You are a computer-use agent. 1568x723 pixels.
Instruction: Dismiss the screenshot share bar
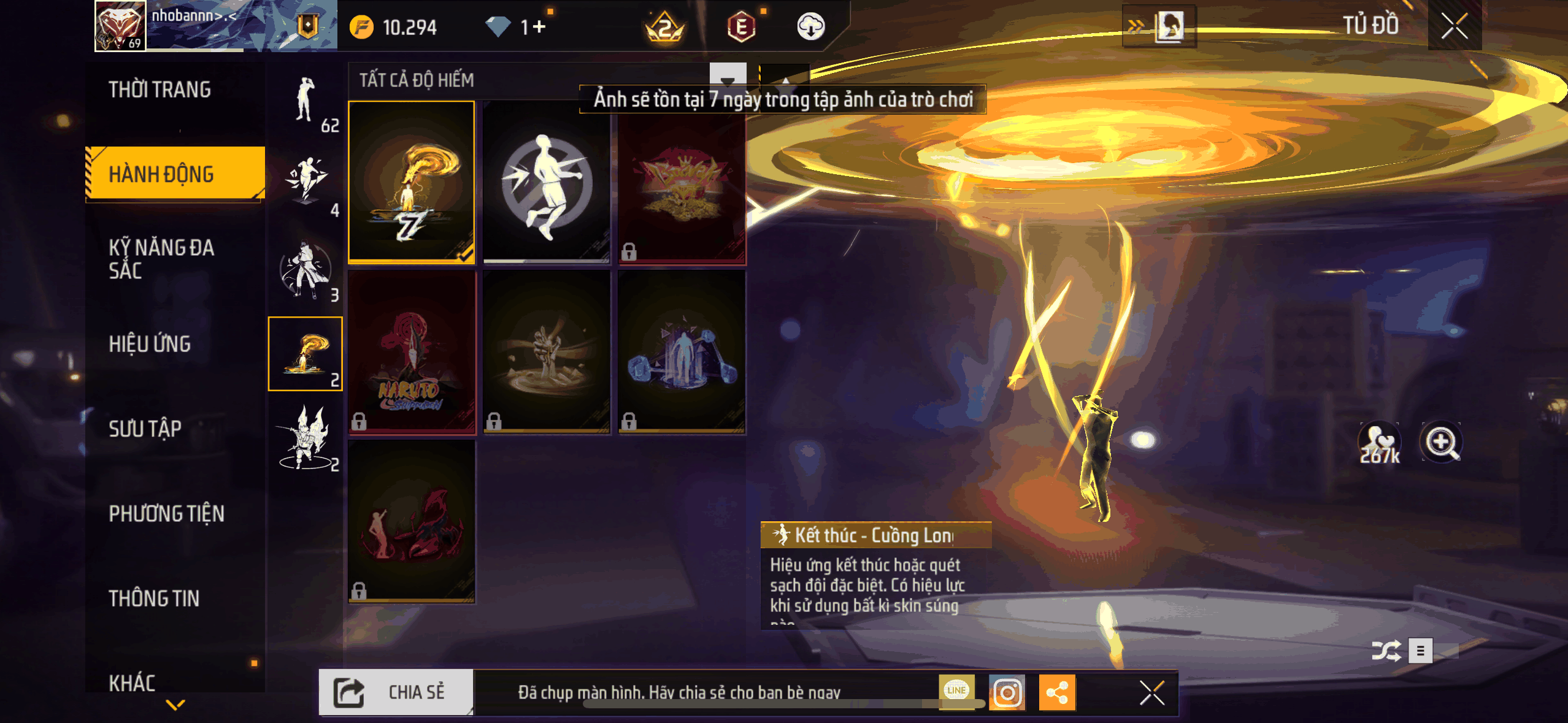(x=1151, y=693)
